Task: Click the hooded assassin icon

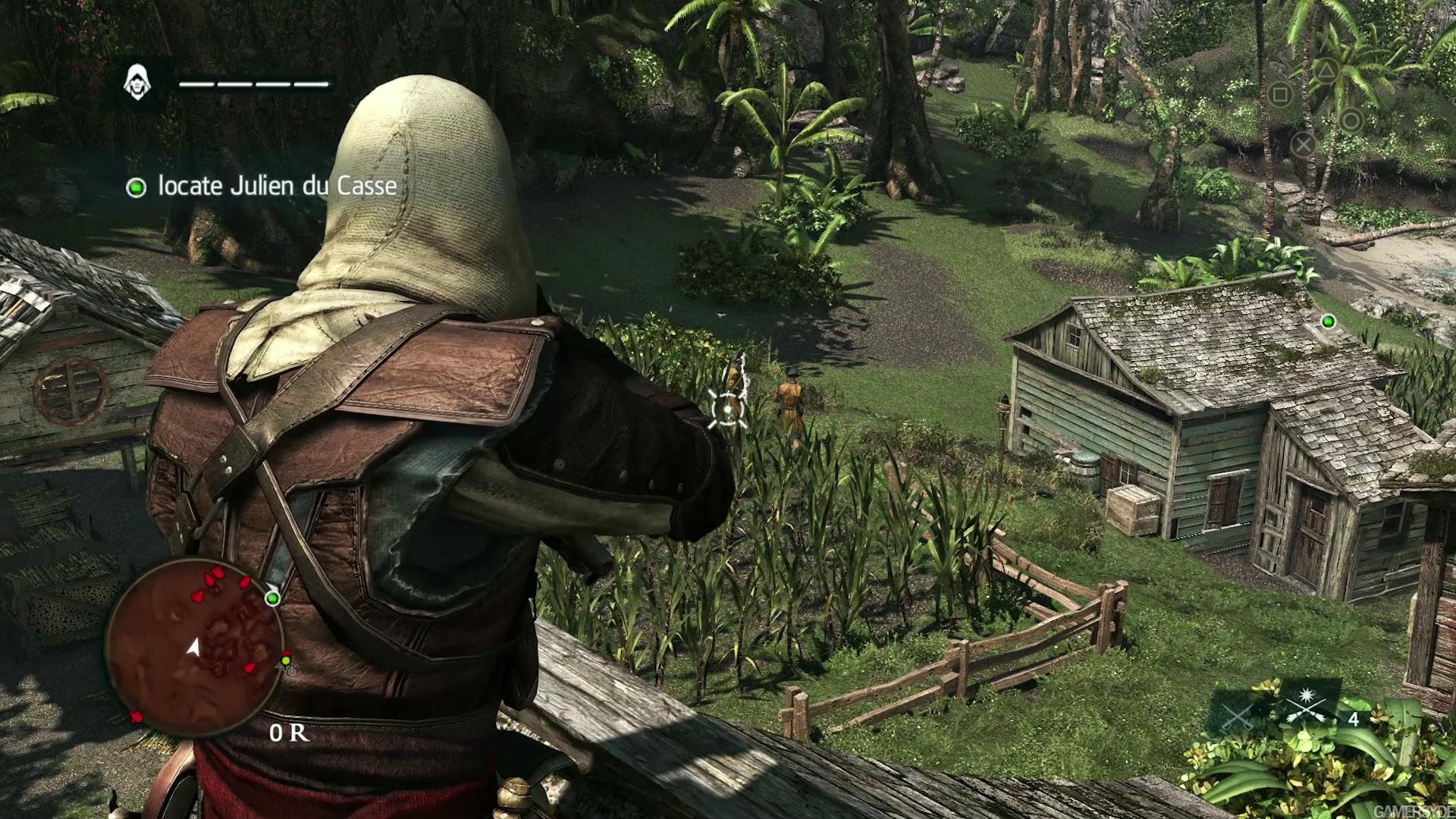Action: pyautogui.click(x=137, y=82)
